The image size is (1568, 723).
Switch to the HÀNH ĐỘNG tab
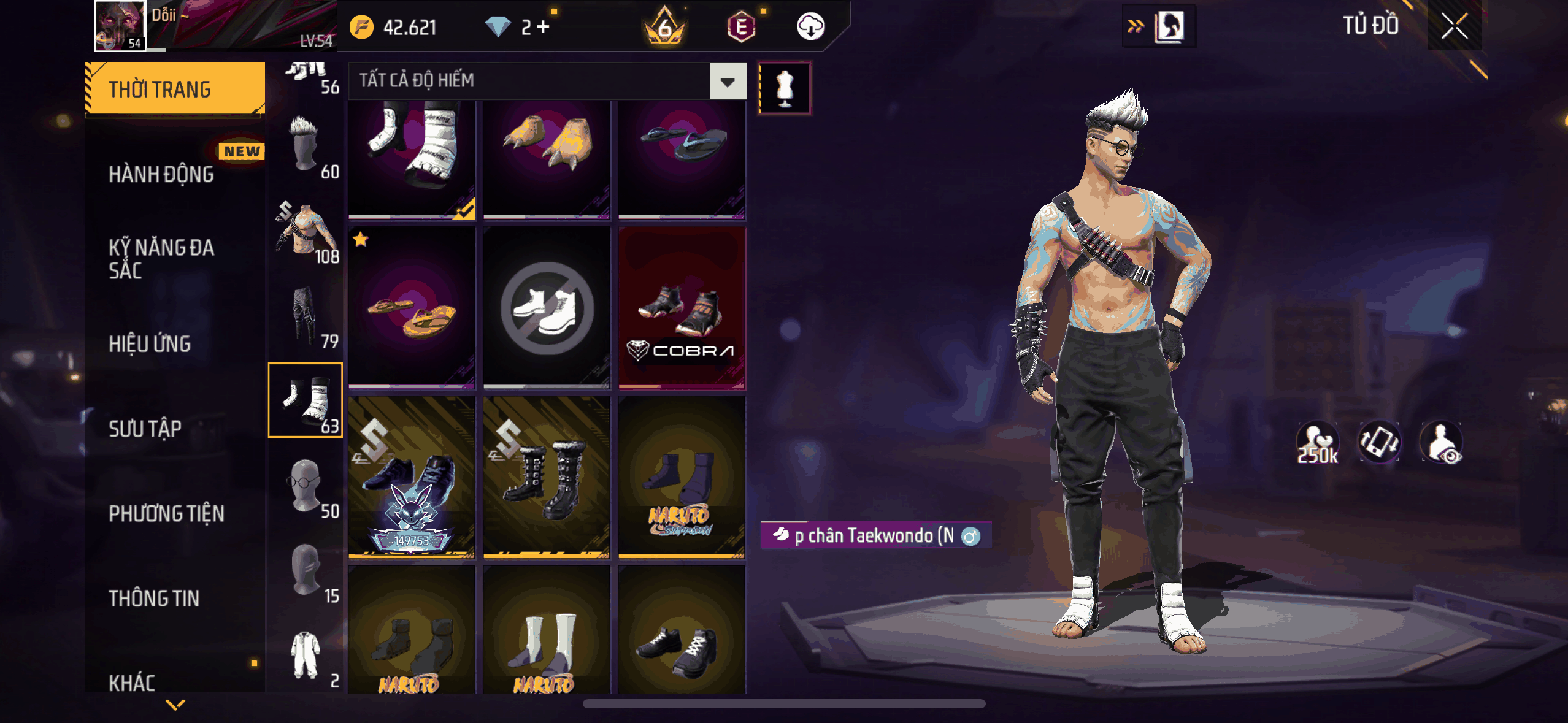162,174
